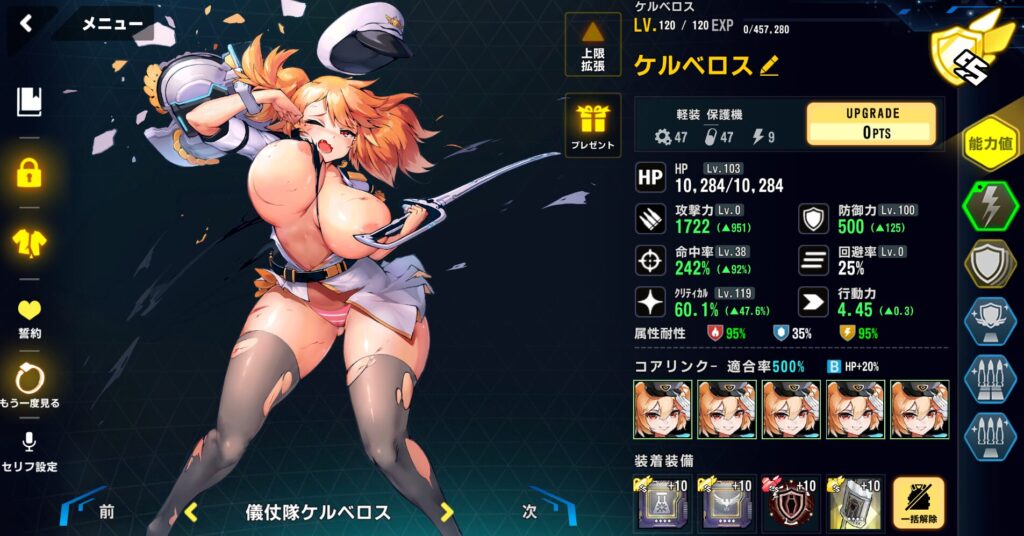Image resolution: width=1024 pixels, height=536 pixels.
Task: Open セリフ設定 microphone settings
Action: point(30,450)
